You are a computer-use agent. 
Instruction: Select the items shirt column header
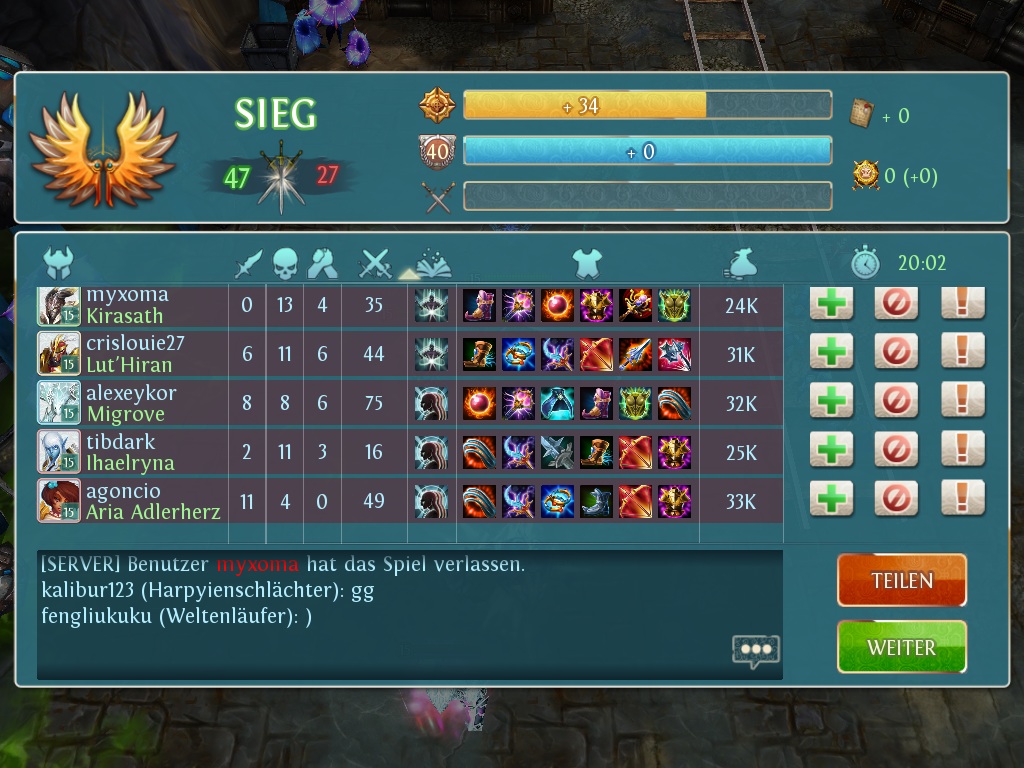(587, 264)
